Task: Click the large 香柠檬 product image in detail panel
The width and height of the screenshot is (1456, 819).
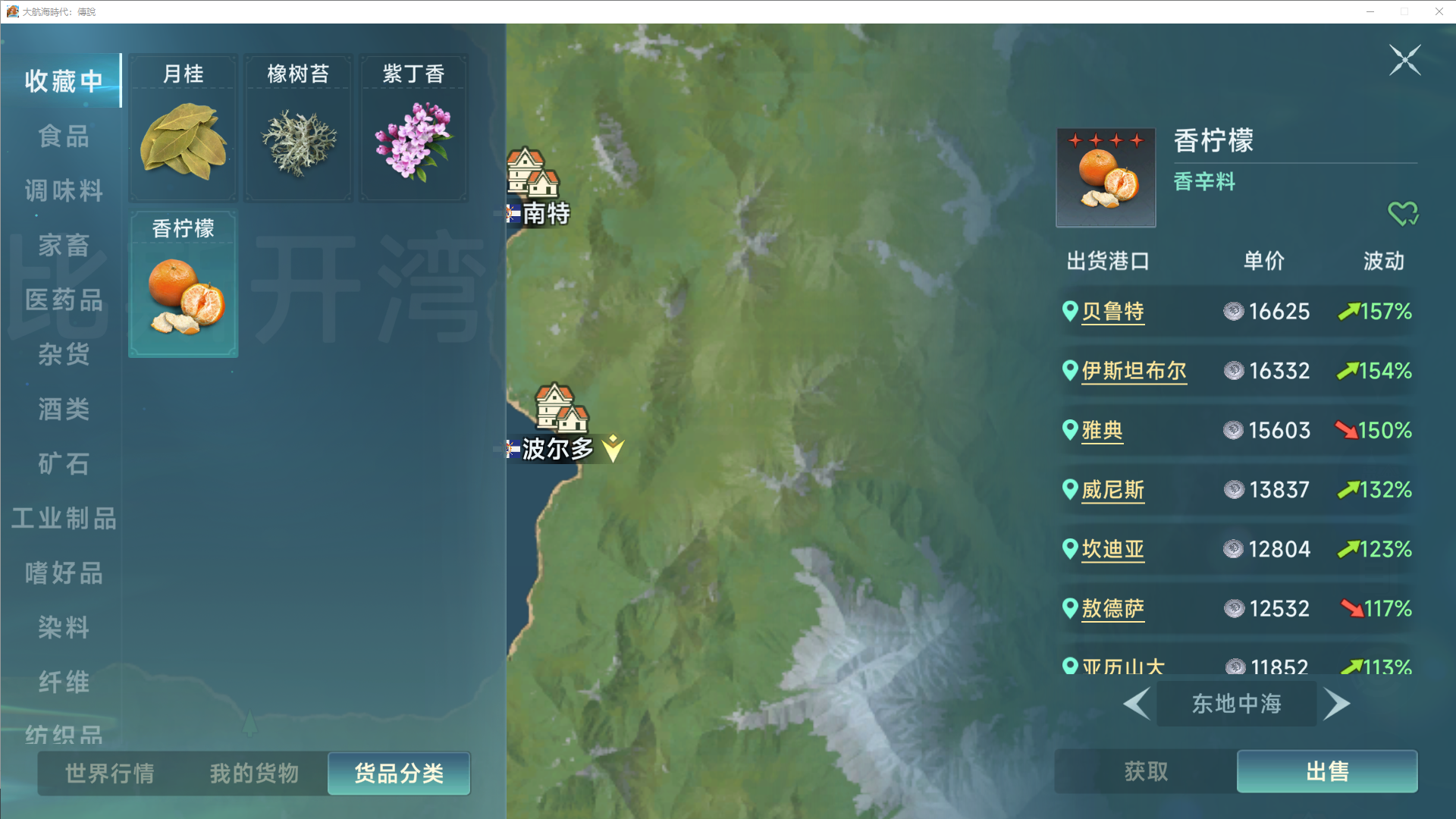Action: [1105, 176]
